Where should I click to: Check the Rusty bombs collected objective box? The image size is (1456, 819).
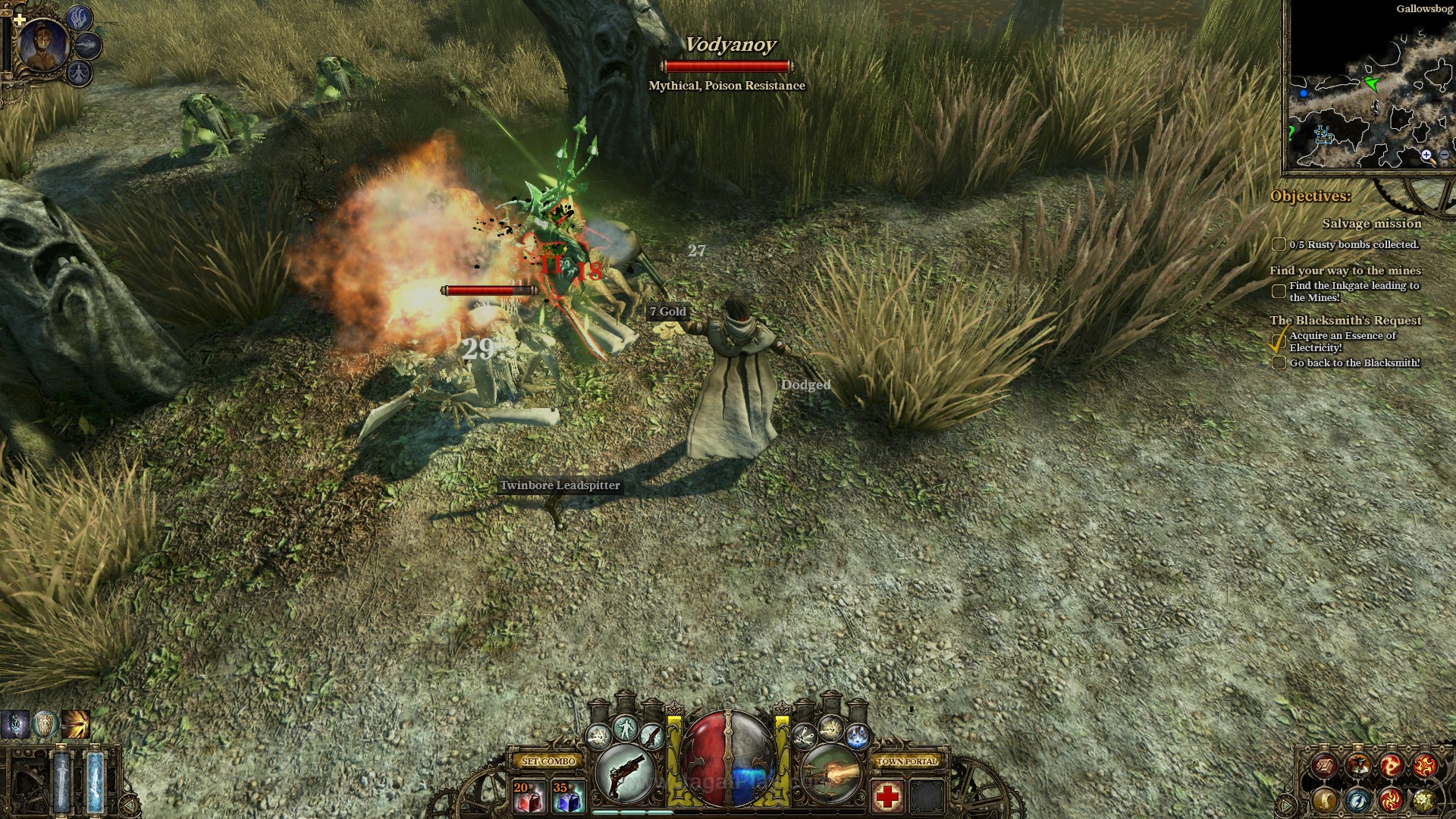(1279, 245)
